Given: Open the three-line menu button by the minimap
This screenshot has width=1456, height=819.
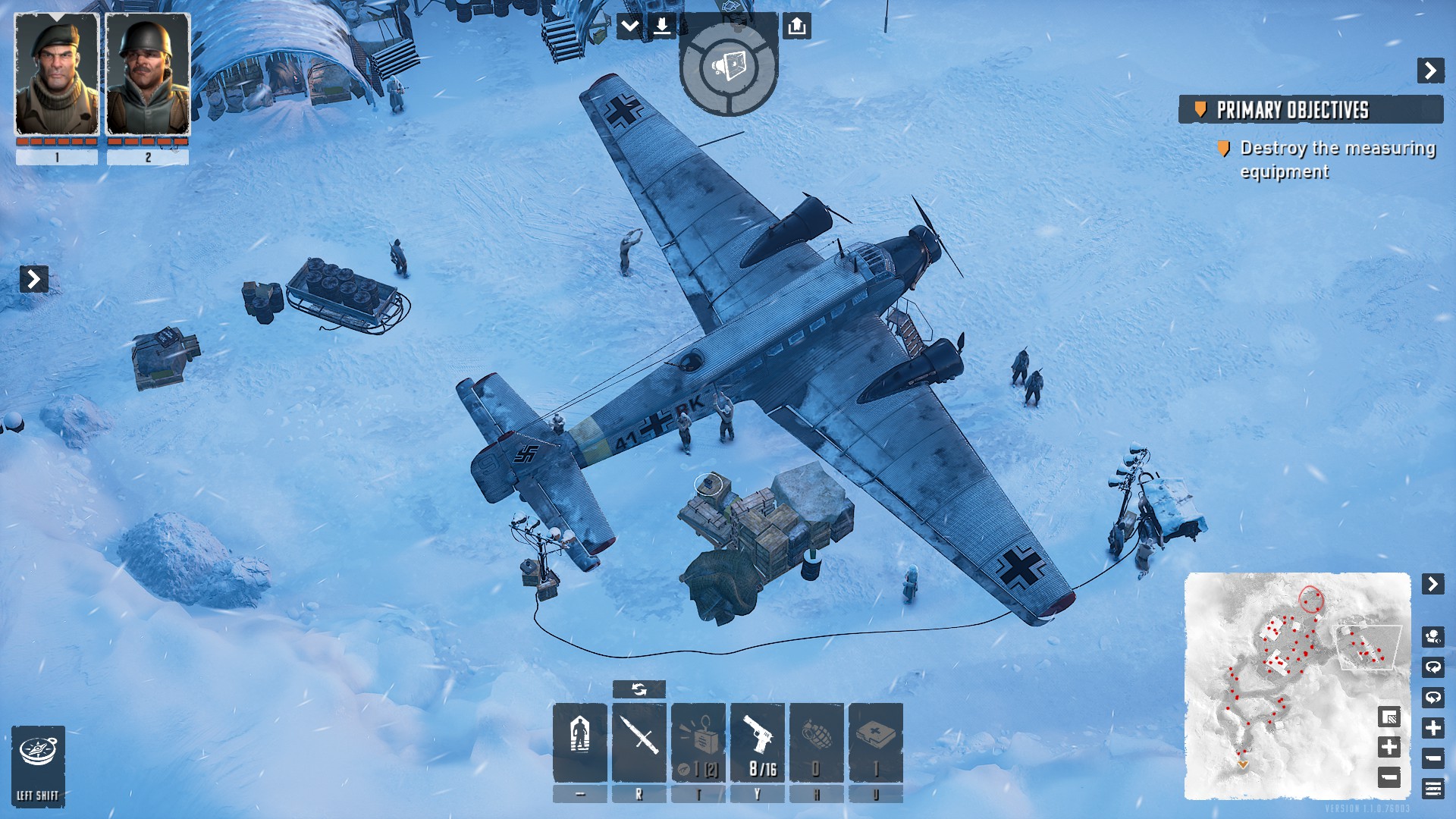Looking at the screenshot, I should pos(1433,789).
